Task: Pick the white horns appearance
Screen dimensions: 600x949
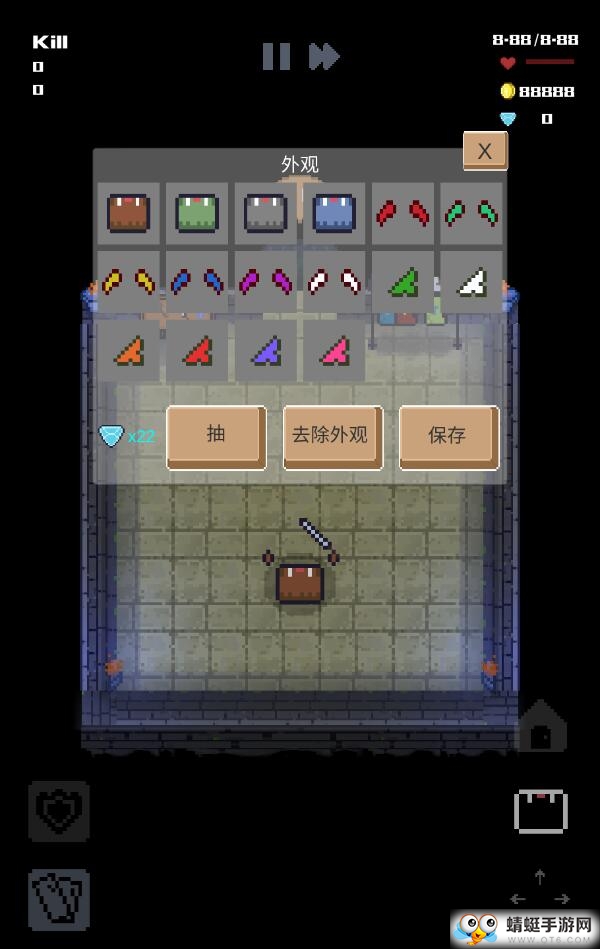Action: (334, 283)
